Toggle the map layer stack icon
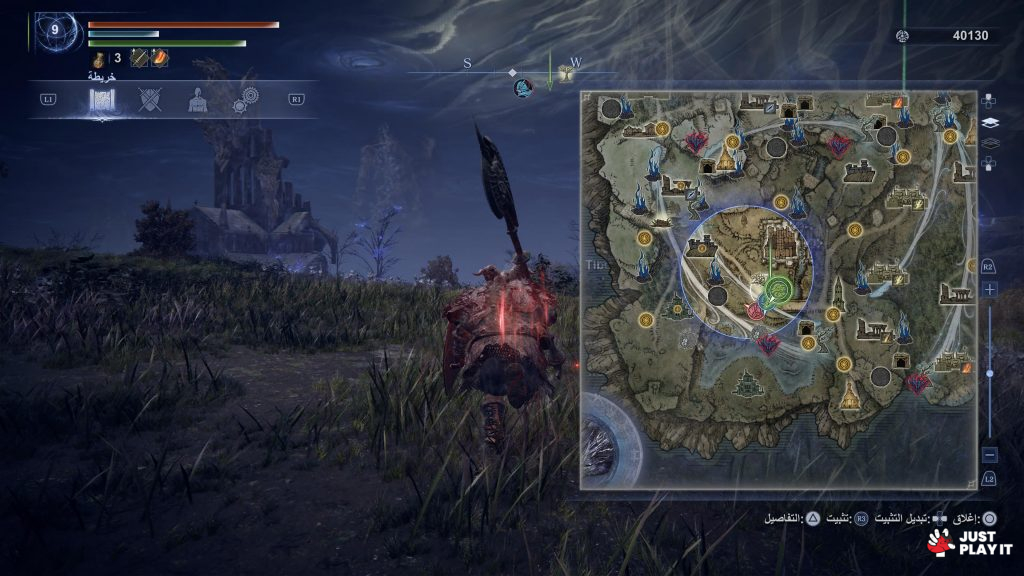 pos(990,123)
